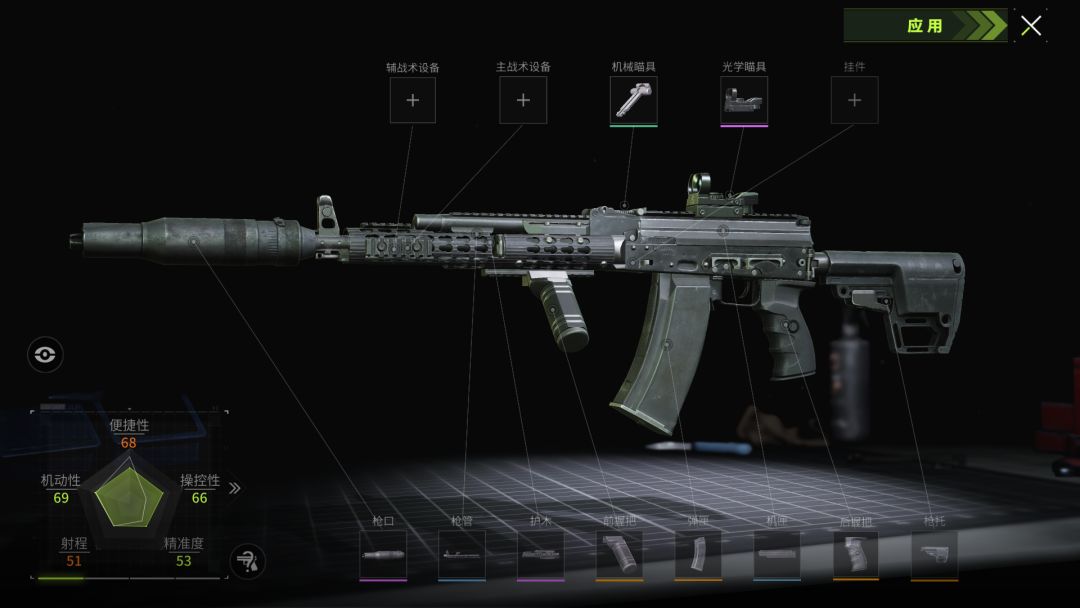1080x608 pixels.
Task: Open the 机匣 receiver slot
Action: point(777,555)
